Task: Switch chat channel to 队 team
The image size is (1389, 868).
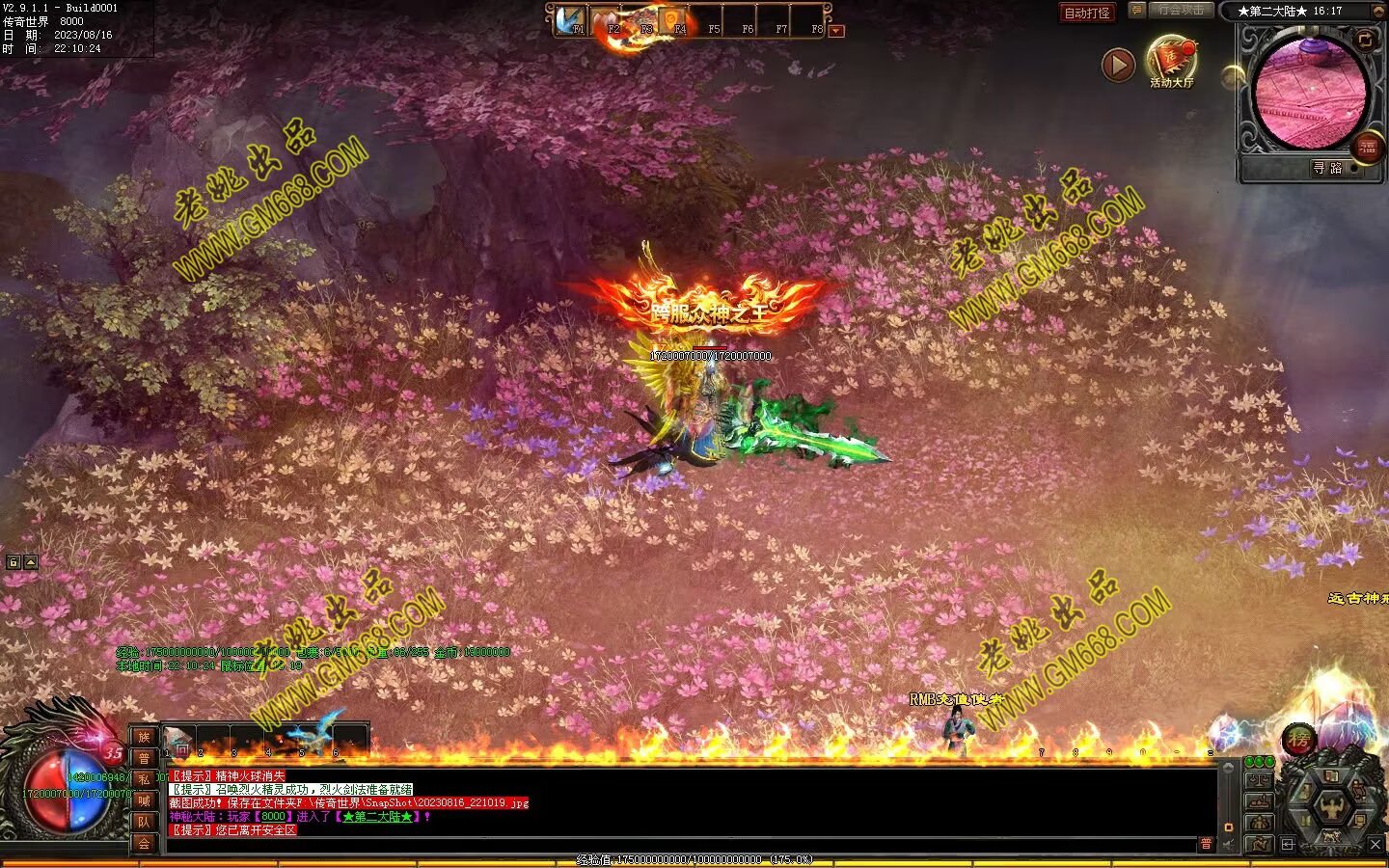Action: [144, 822]
